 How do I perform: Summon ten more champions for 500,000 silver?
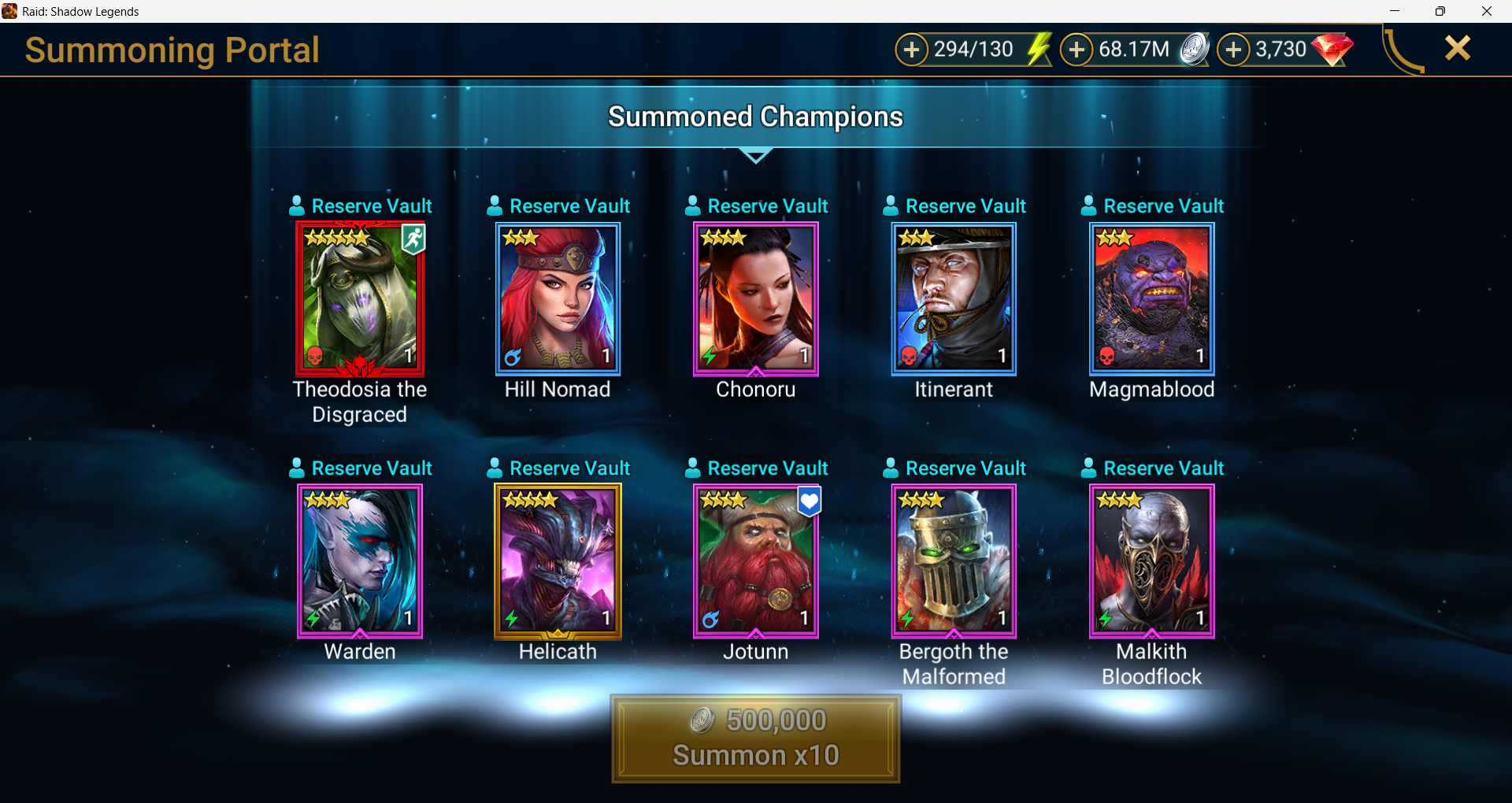[755, 738]
